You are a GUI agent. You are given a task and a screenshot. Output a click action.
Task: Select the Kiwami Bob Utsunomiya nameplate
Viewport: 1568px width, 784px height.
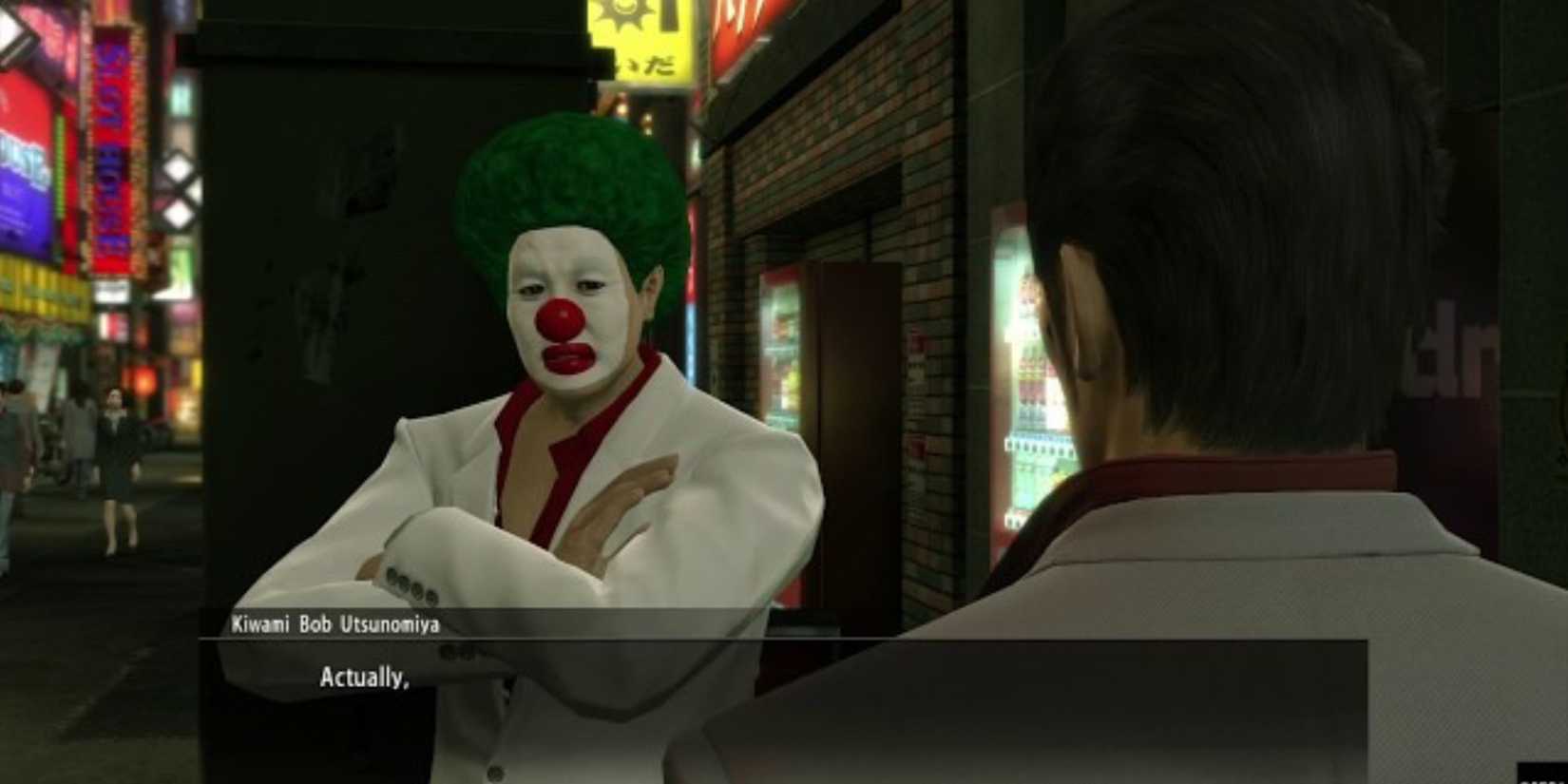coord(335,623)
